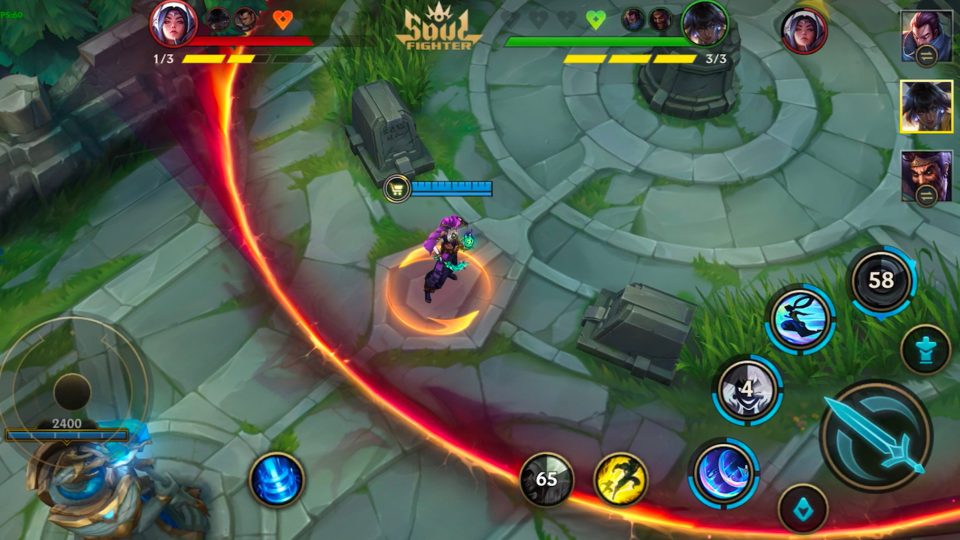Cast the blue crescent slash ability

(724, 471)
